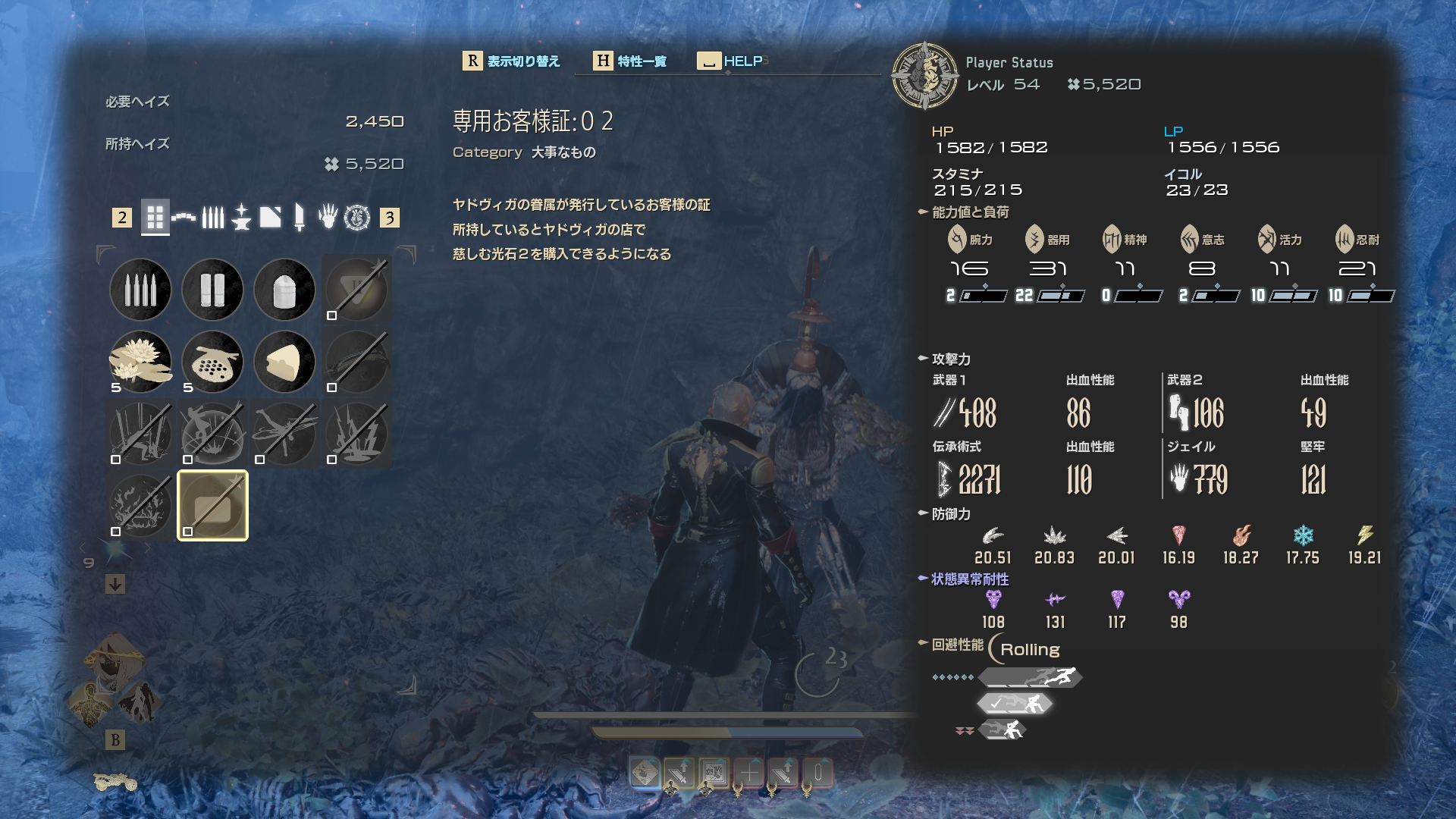Open the HELP screen
Image resolution: width=1456 pixels, height=819 pixels.
click(730, 61)
